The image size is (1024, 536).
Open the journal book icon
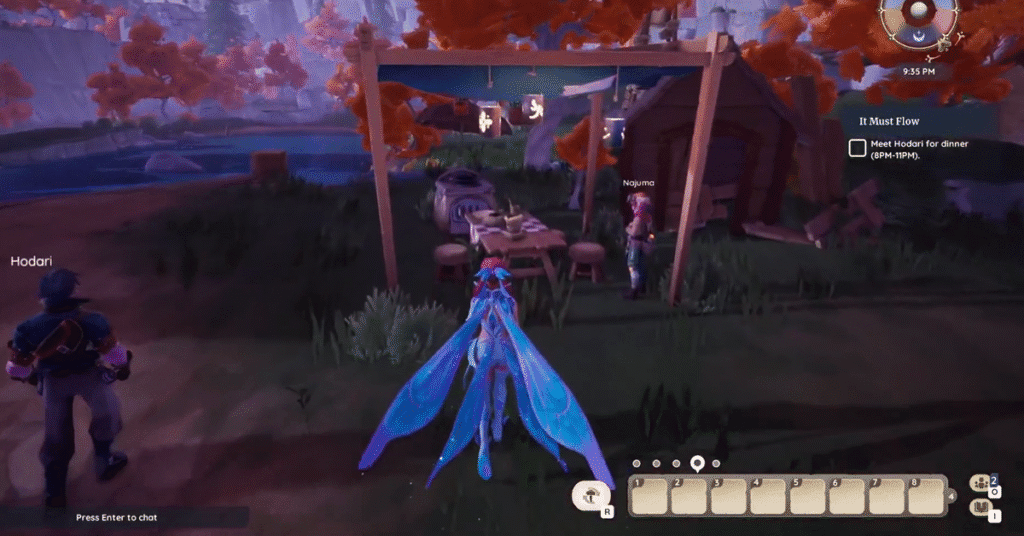[981, 509]
